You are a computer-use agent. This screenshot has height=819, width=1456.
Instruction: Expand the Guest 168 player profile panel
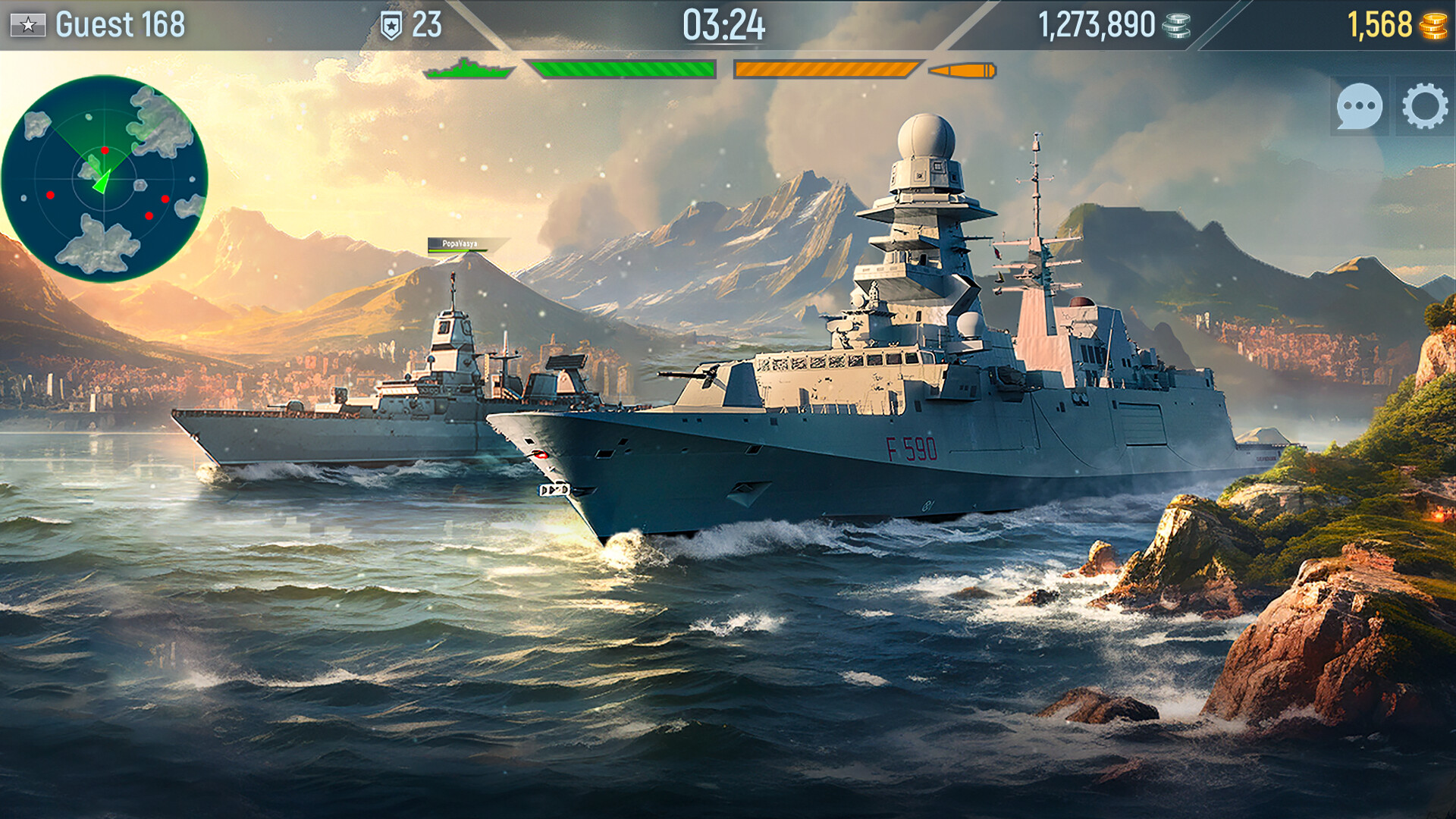click(121, 23)
